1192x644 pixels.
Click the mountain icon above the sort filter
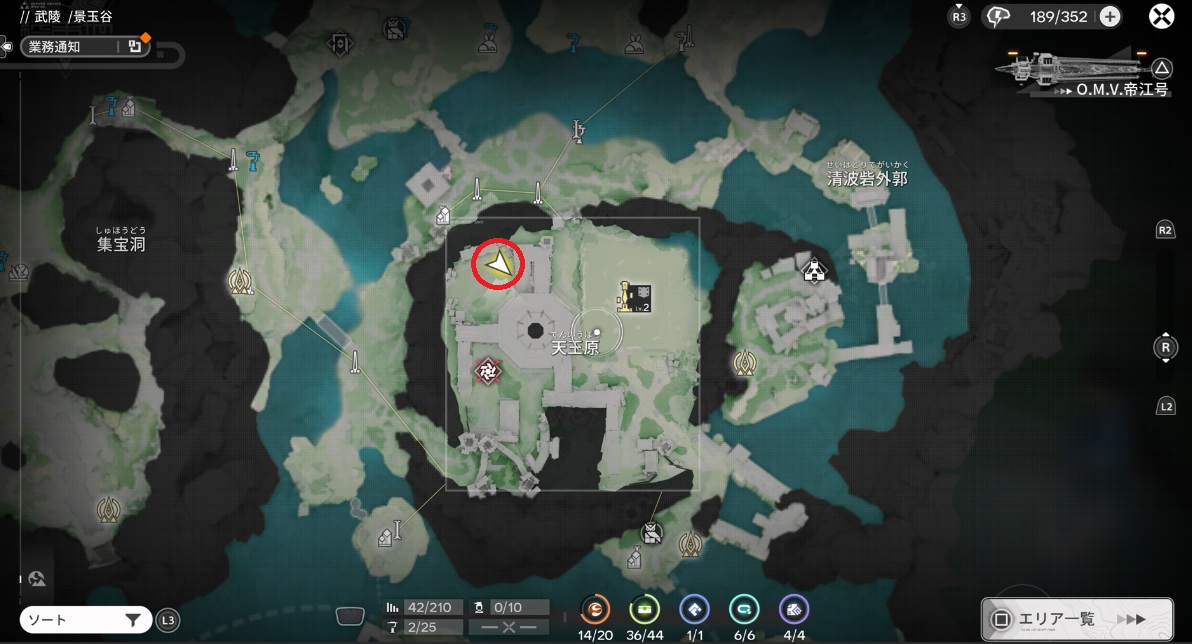pos(37,578)
